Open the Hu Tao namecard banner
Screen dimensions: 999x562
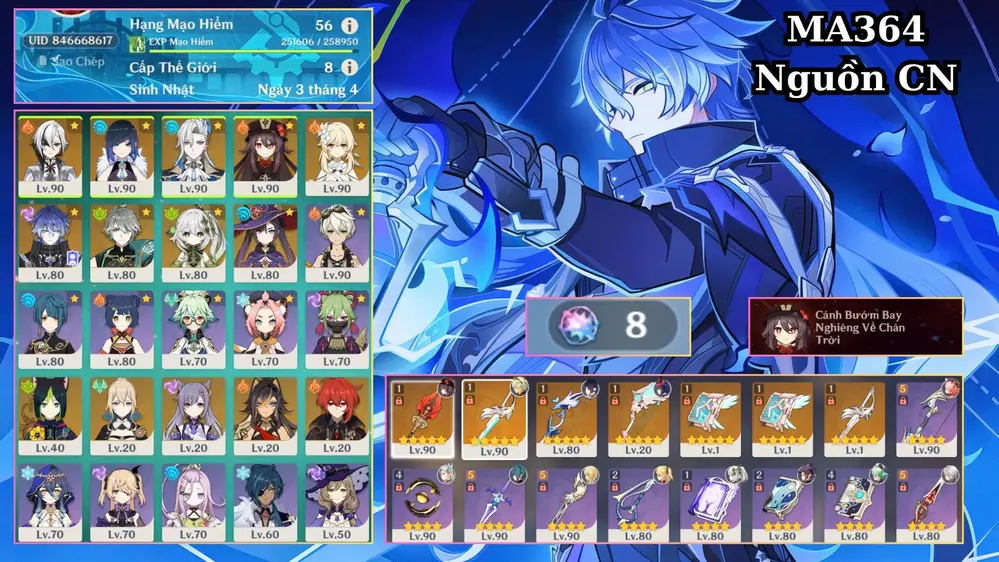coord(856,327)
